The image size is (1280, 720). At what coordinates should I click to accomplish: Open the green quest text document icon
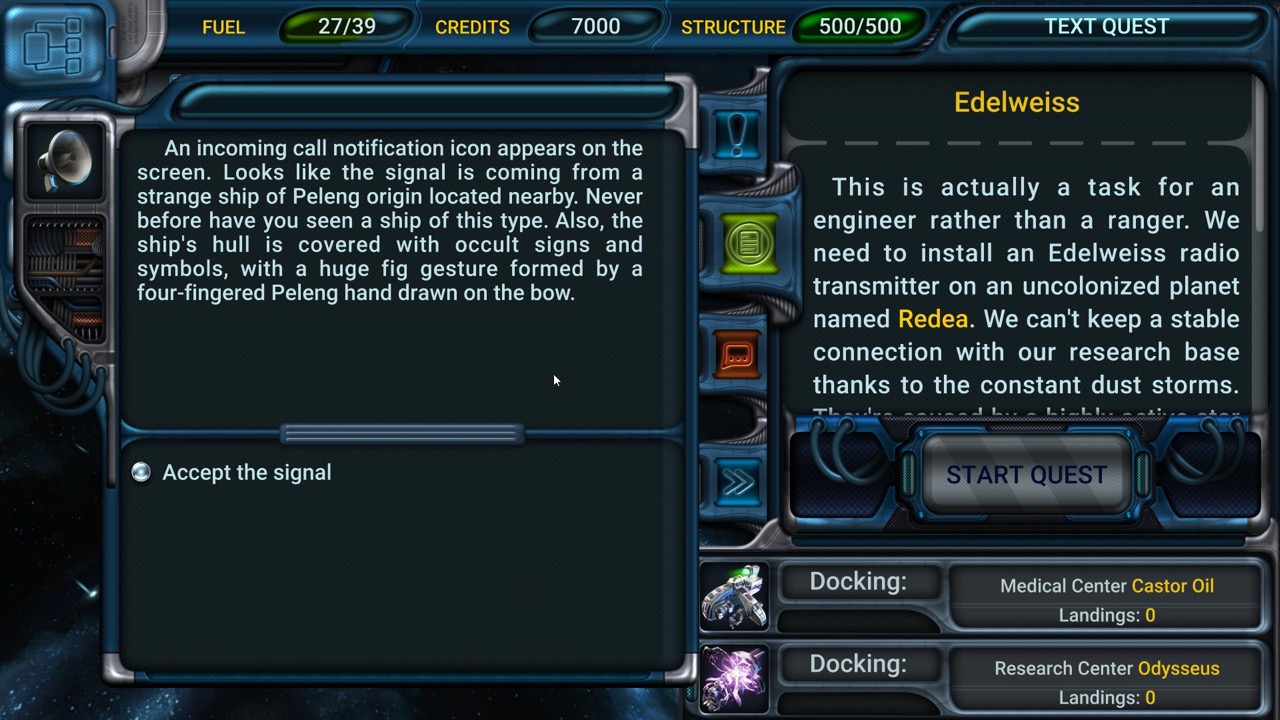[746, 244]
